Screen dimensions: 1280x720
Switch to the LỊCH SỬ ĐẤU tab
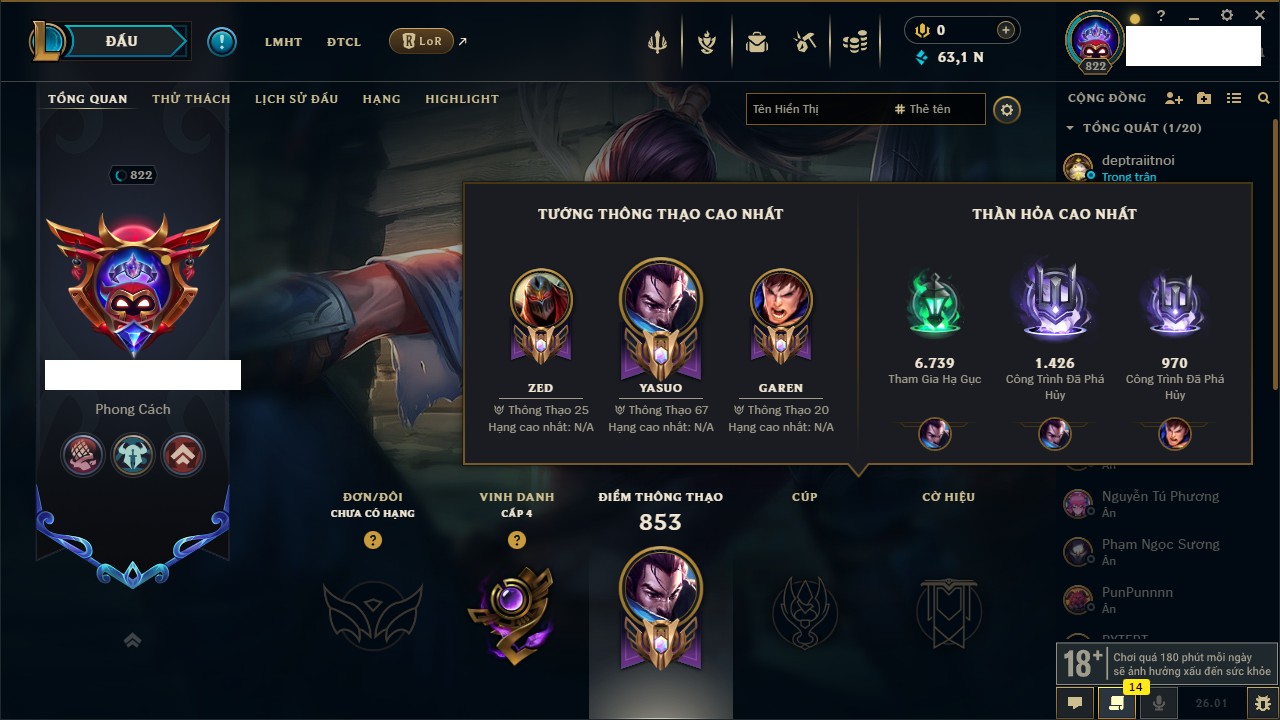[296, 99]
